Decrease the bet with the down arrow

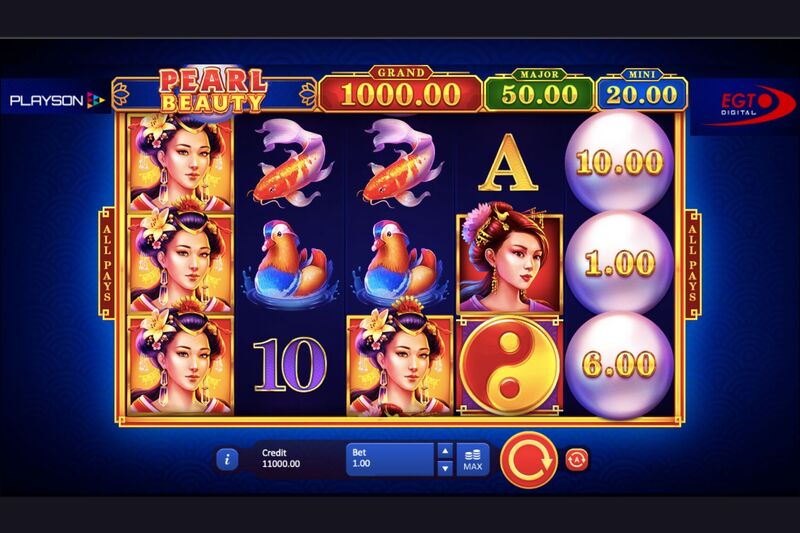(445, 468)
